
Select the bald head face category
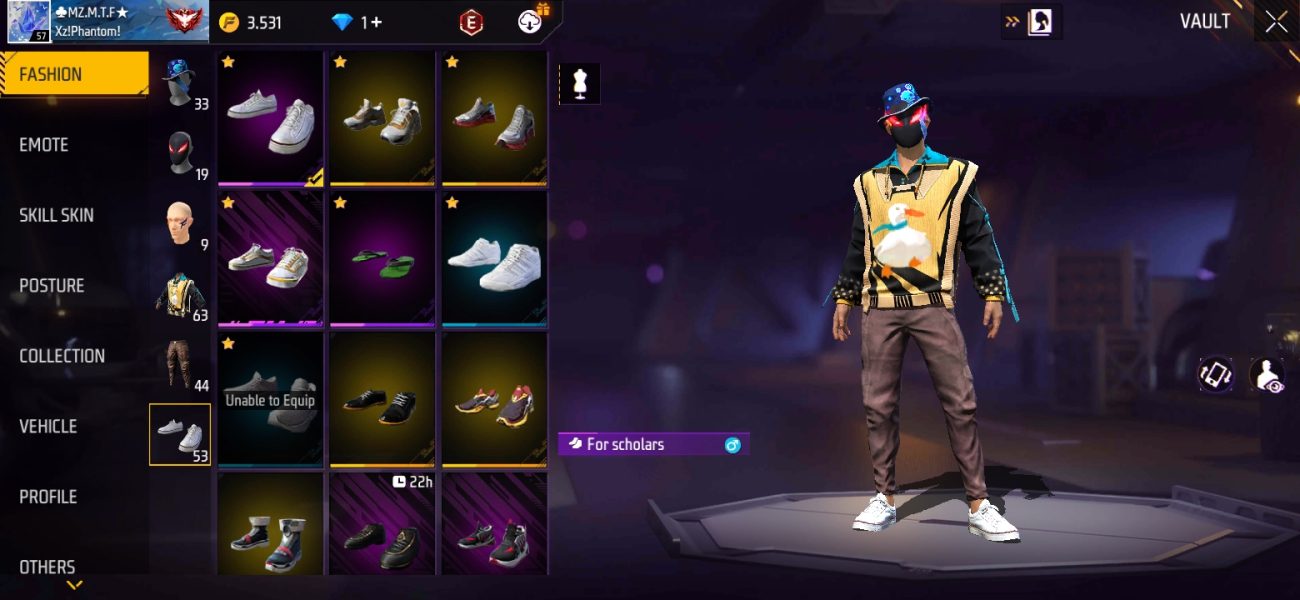[x=181, y=224]
